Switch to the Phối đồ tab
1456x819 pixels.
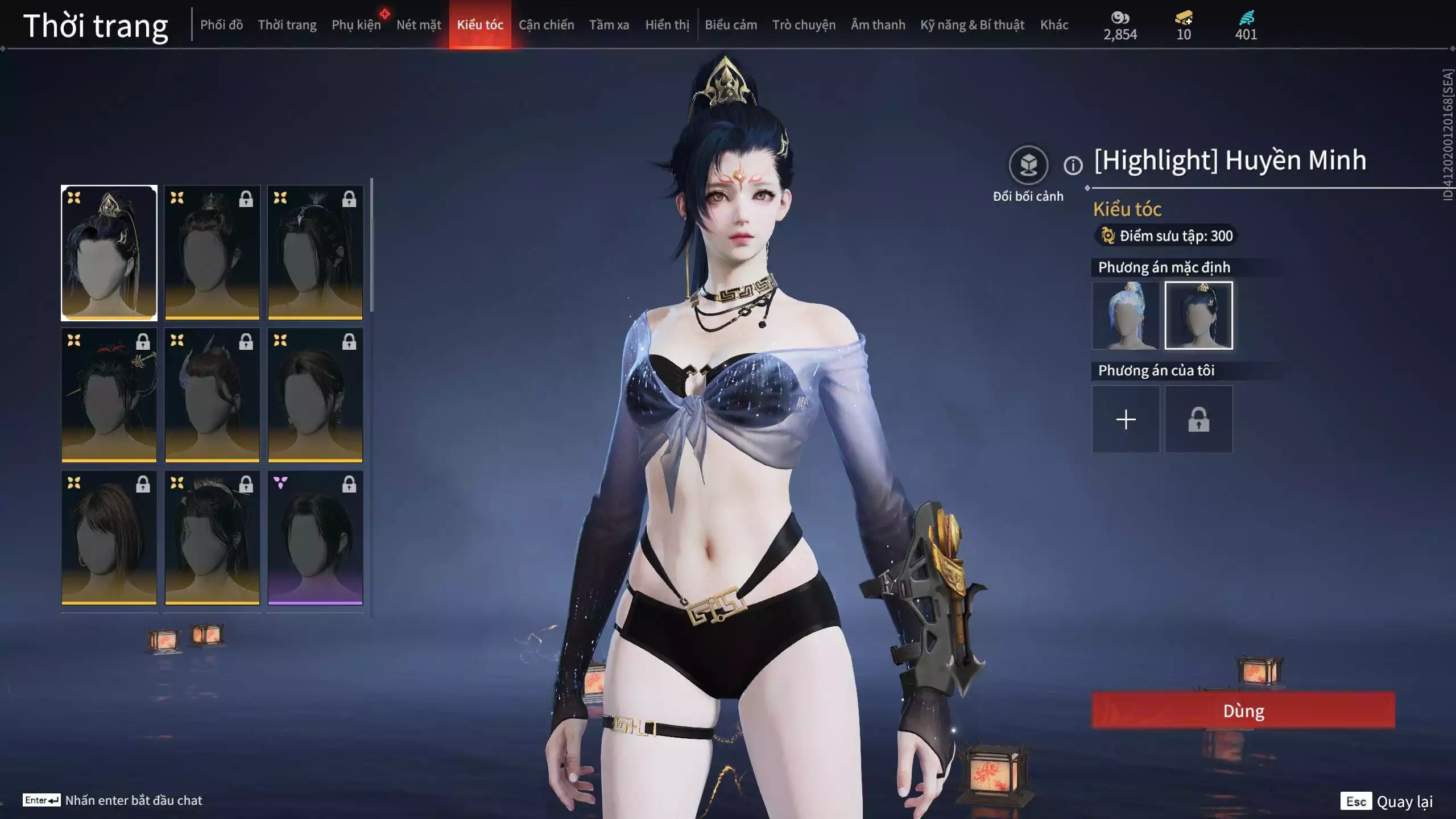click(x=221, y=25)
